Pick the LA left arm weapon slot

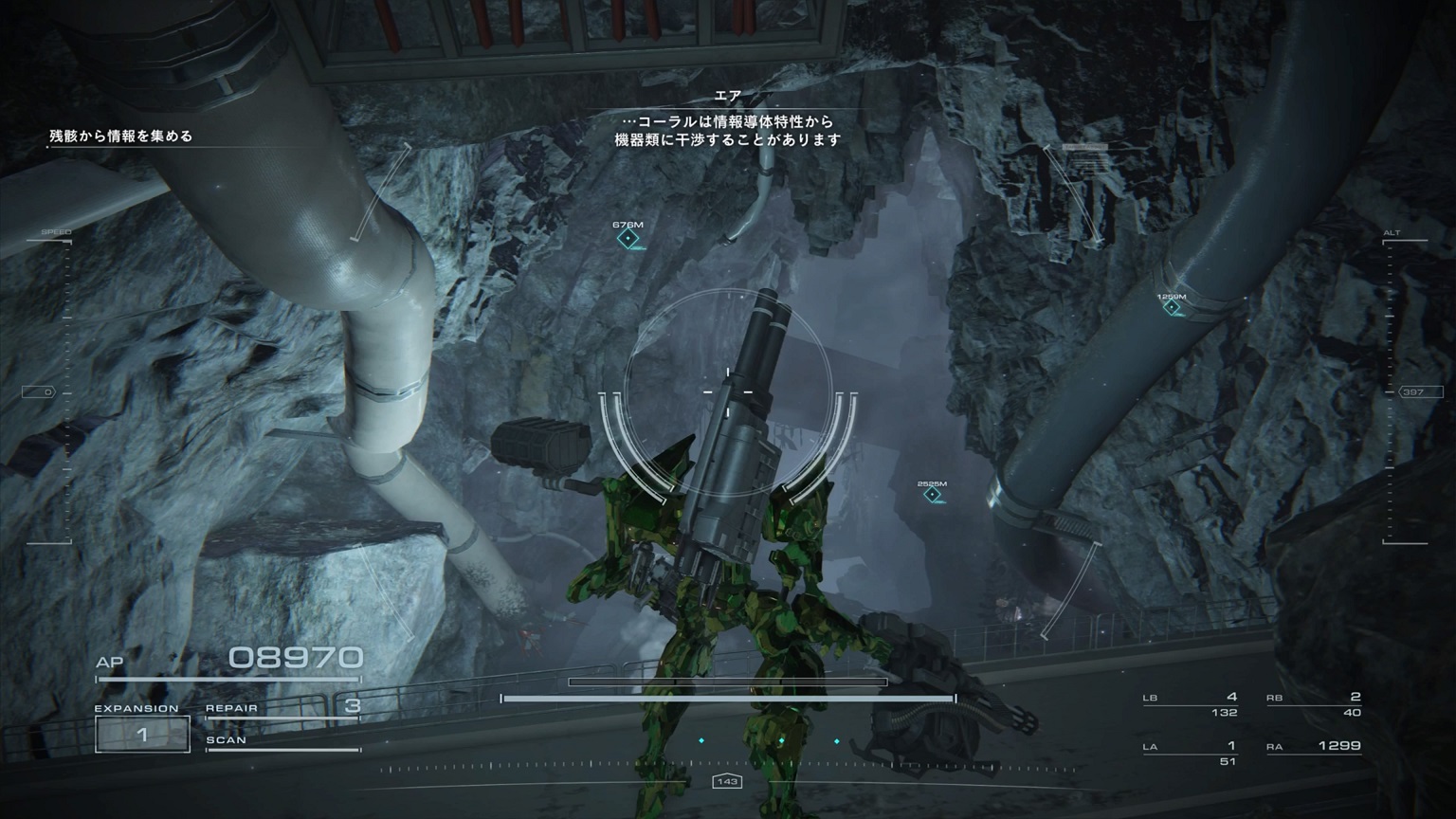[1191, 753]
